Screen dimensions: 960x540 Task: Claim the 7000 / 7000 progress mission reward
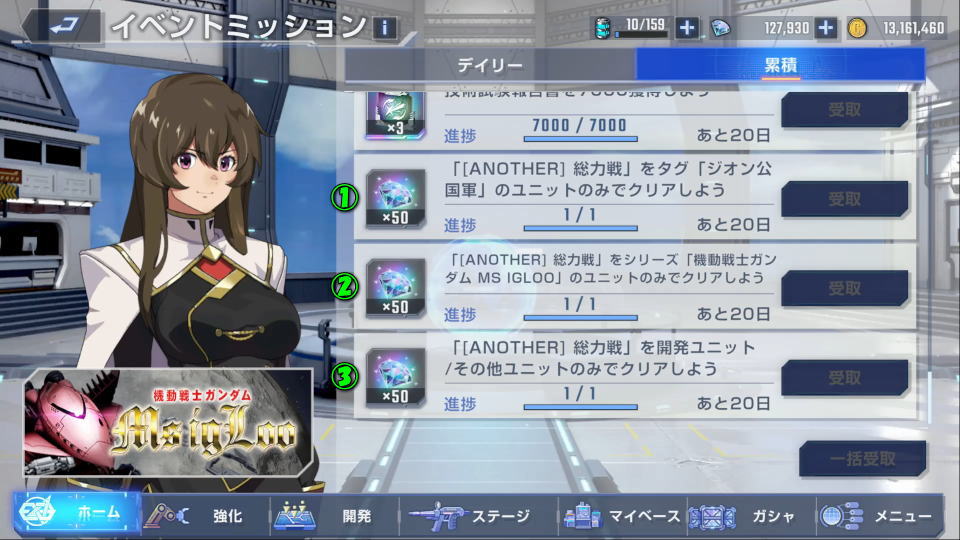pyautogui.click(x=844, y=110)
